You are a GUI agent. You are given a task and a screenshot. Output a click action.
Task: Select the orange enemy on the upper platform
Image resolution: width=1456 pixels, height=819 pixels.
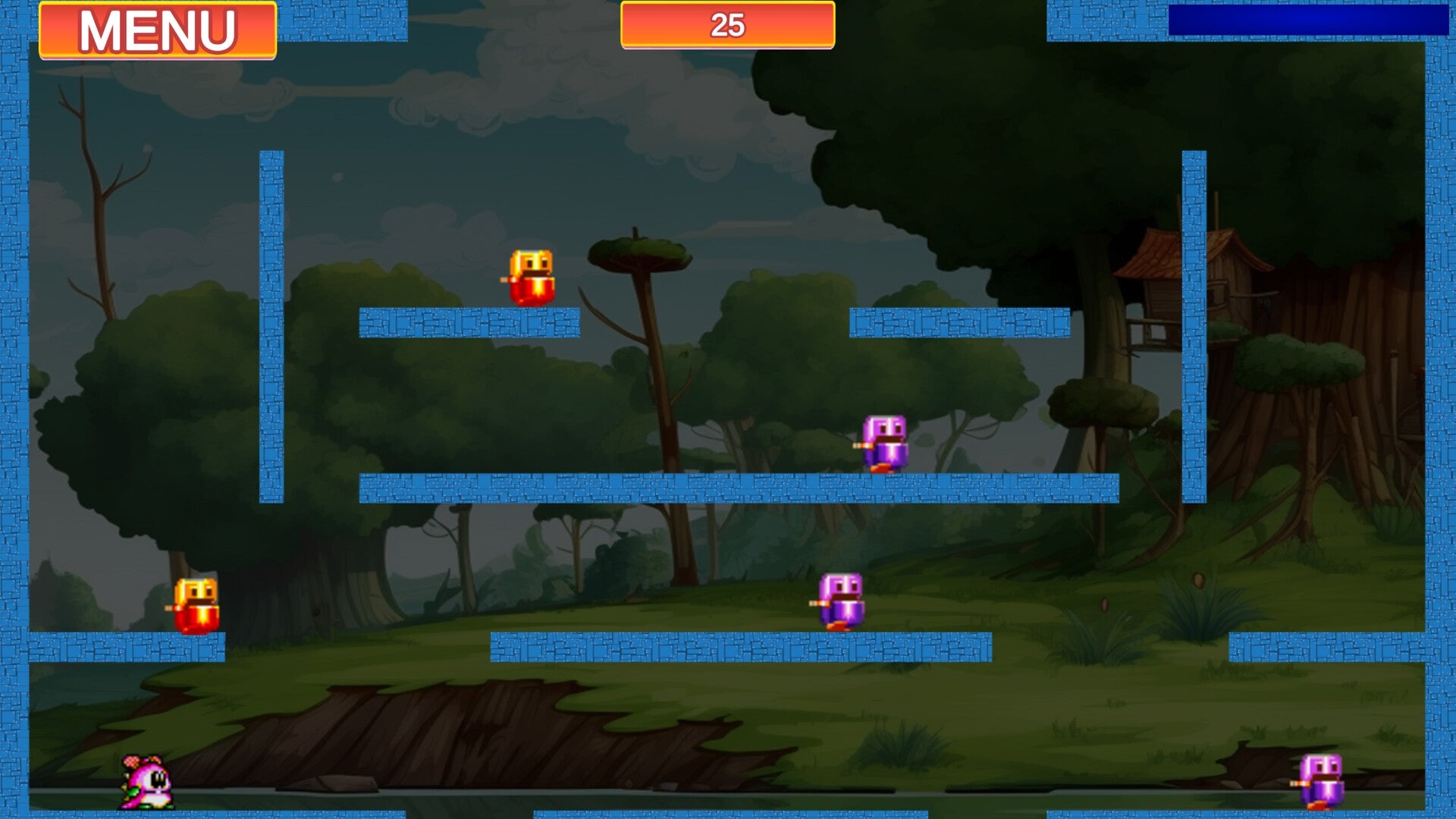coord(529,277)
